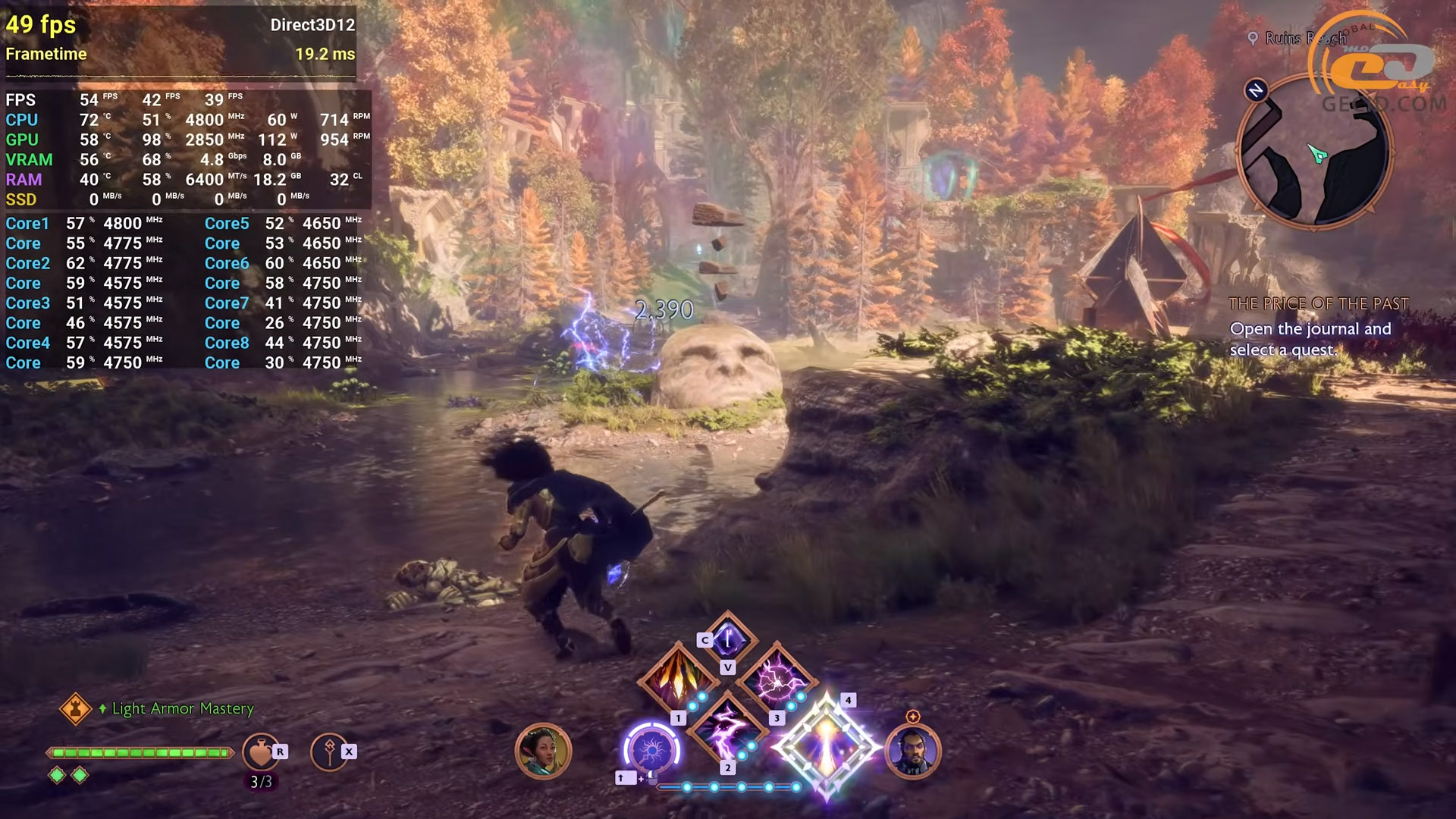Use the healing potion icon
This screenshot has width=1456, height=819.
tap(260, 752)
